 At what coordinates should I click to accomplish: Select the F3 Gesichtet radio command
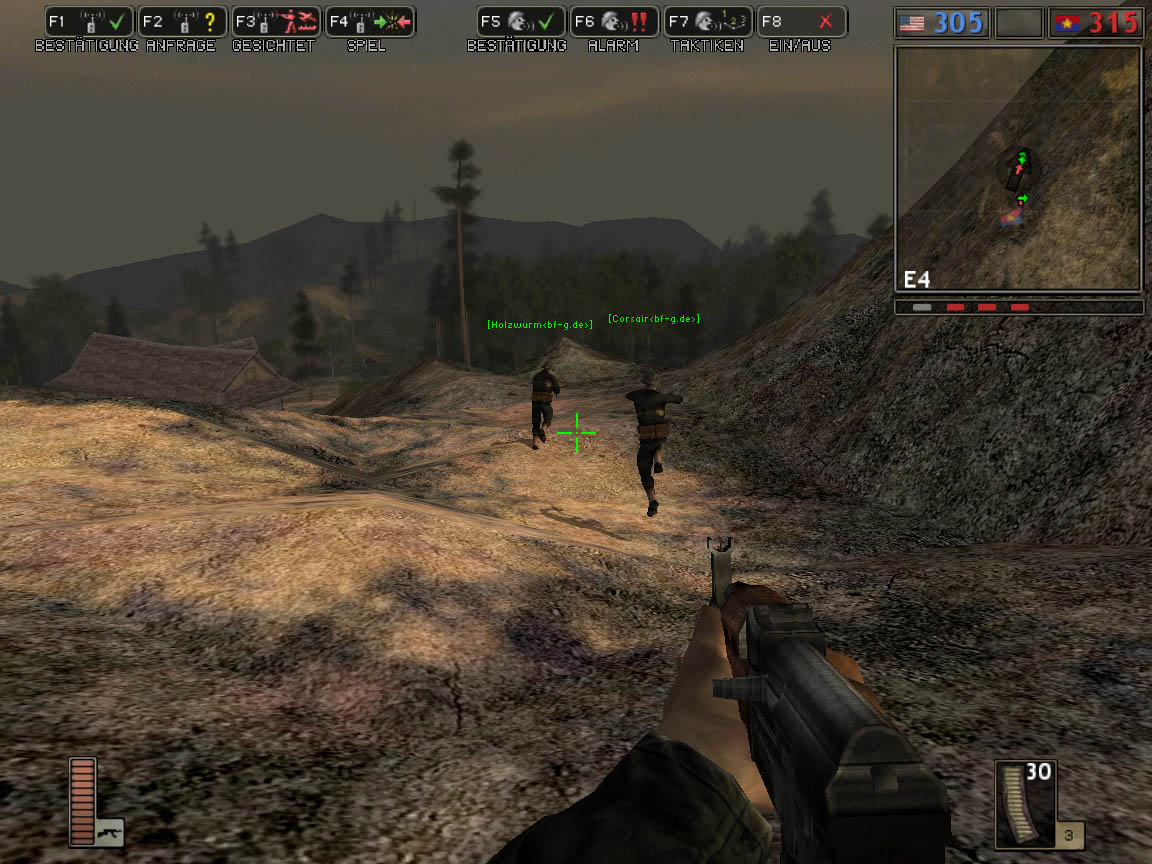[275, 22]
